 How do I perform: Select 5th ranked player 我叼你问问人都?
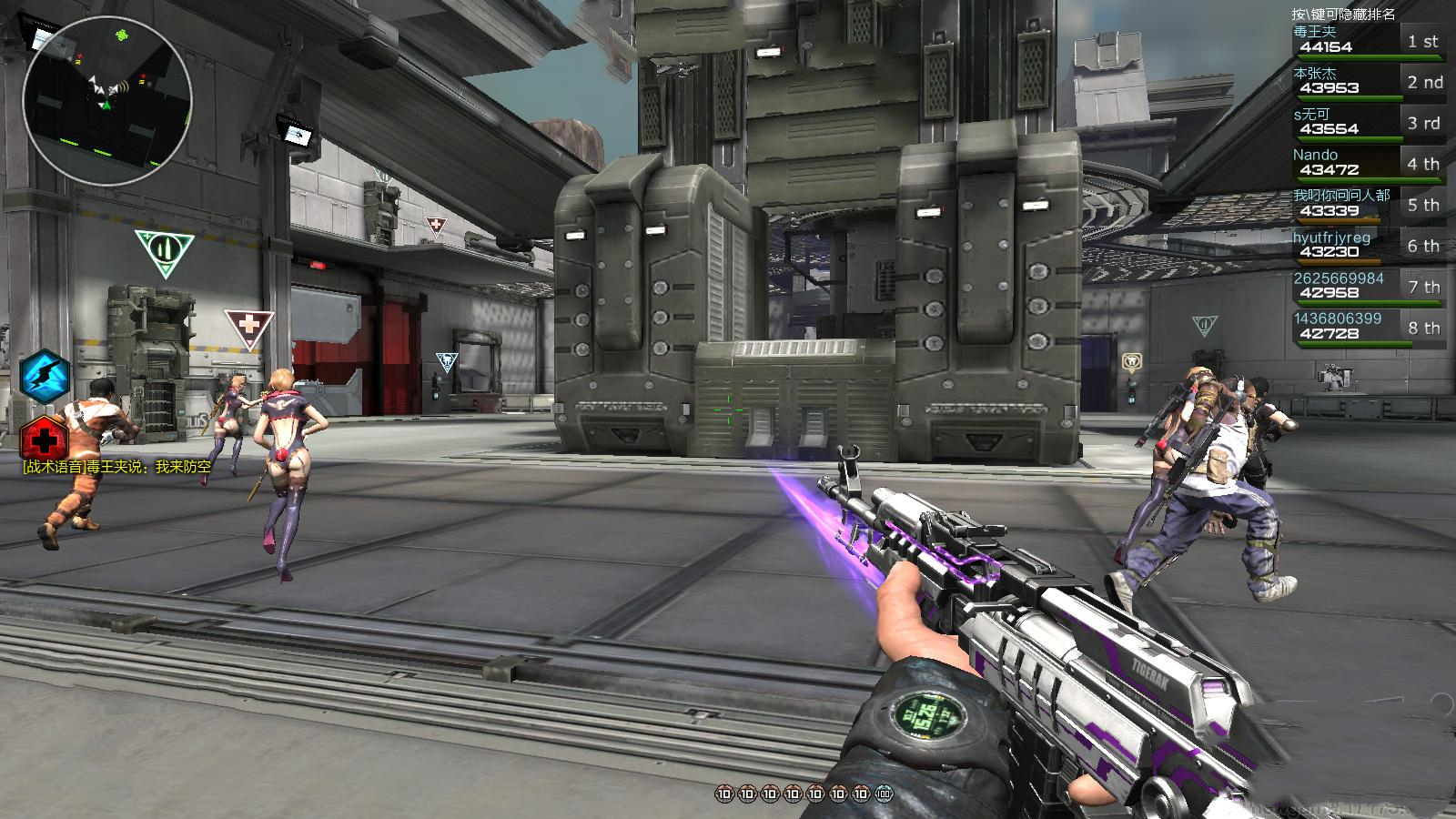point(1367,205)
